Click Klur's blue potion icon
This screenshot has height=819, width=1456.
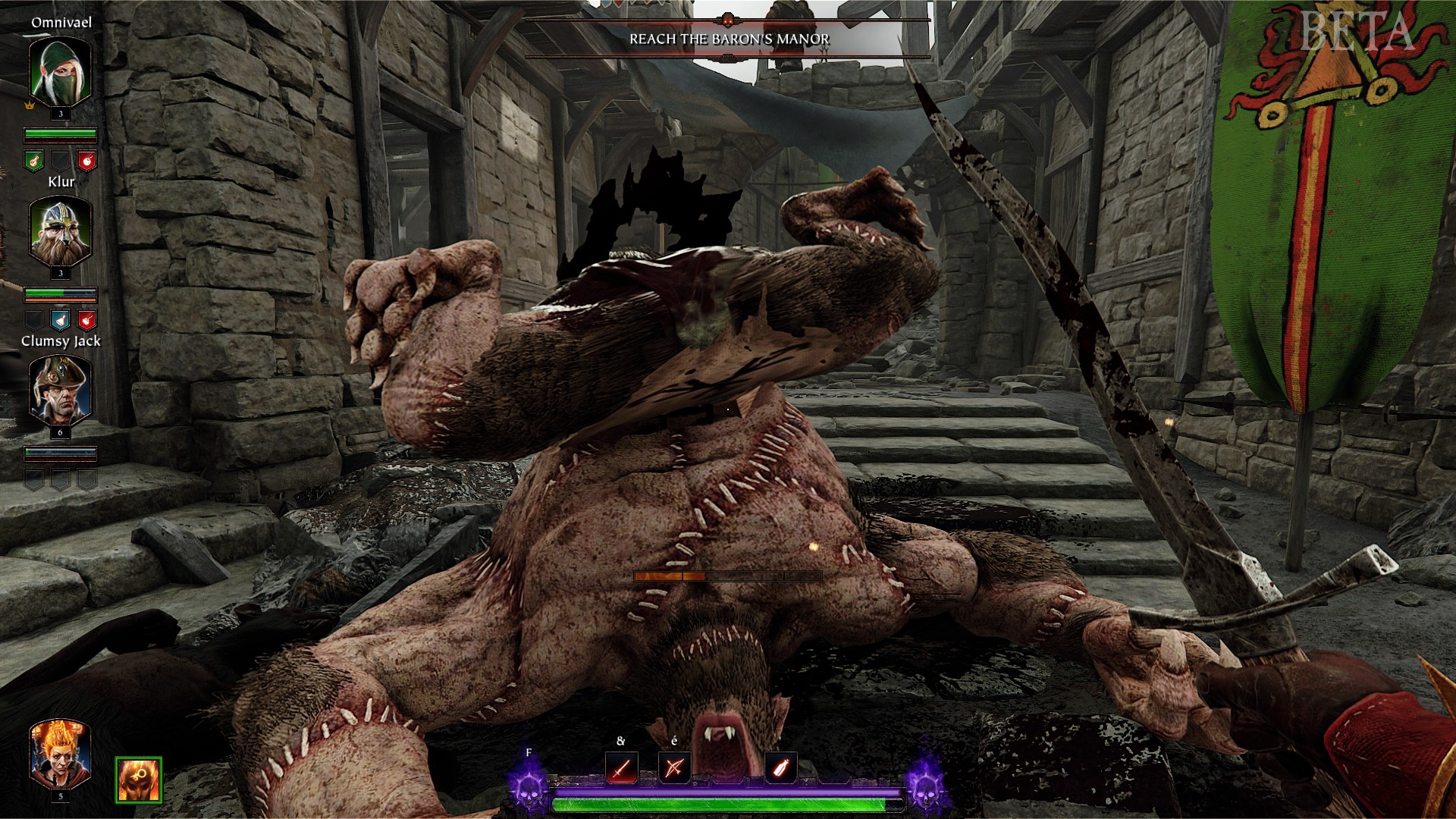(61, 319)
